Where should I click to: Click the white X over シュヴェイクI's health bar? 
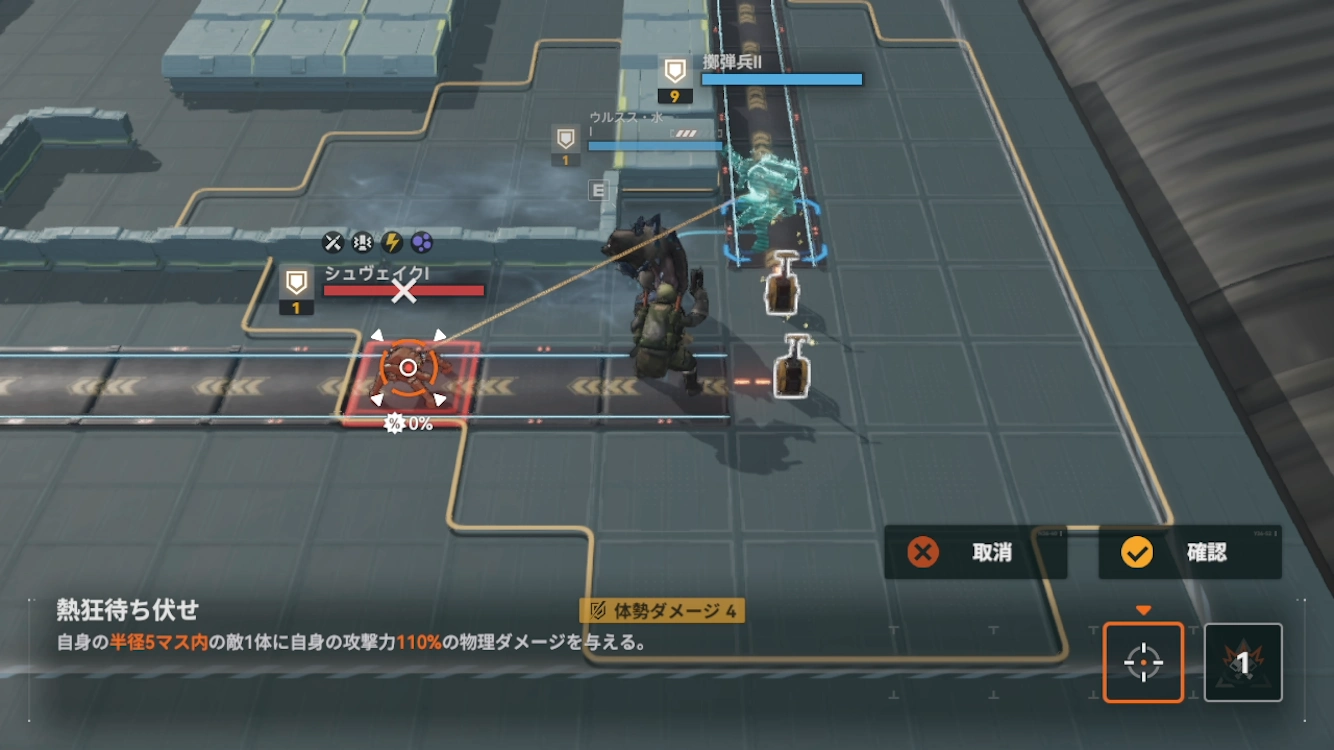406,293
